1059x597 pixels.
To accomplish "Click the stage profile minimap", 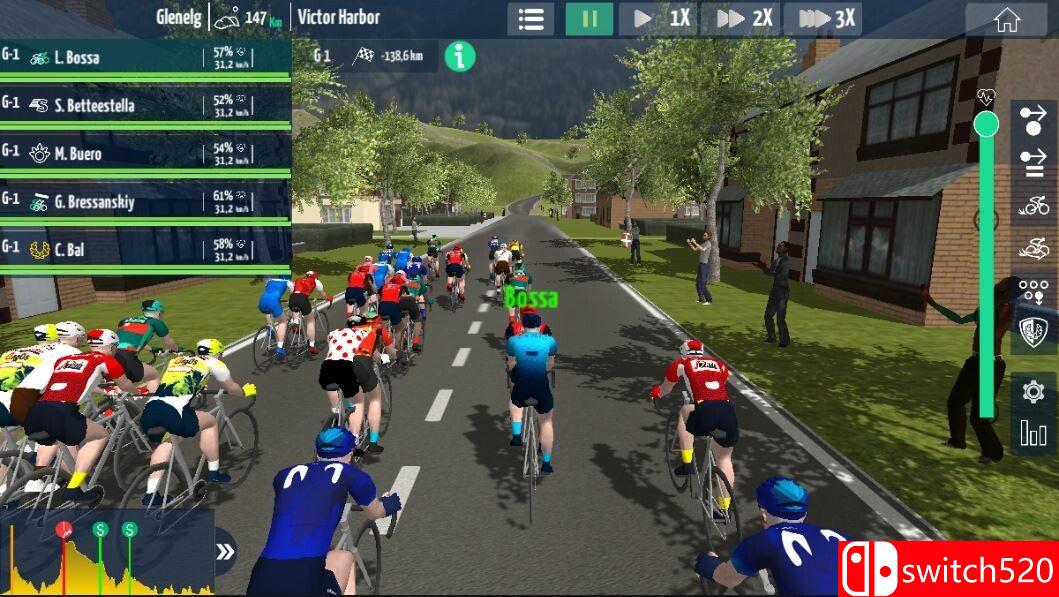I will tap(107, 553).
